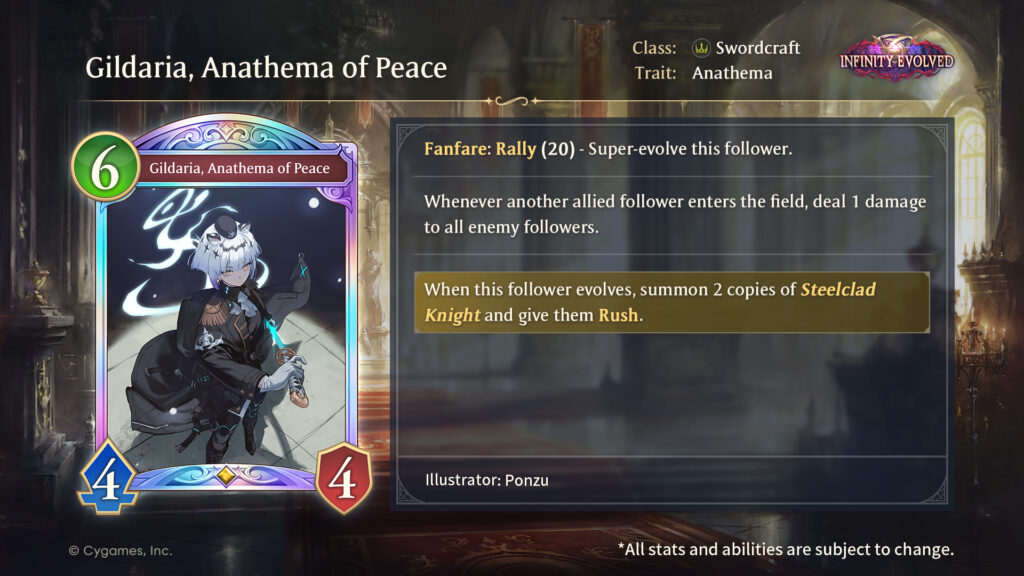1024x576 pixels.
Task: Click the Infinity Evolved logo
Action: pyautogui.click(x=896, y=59)
